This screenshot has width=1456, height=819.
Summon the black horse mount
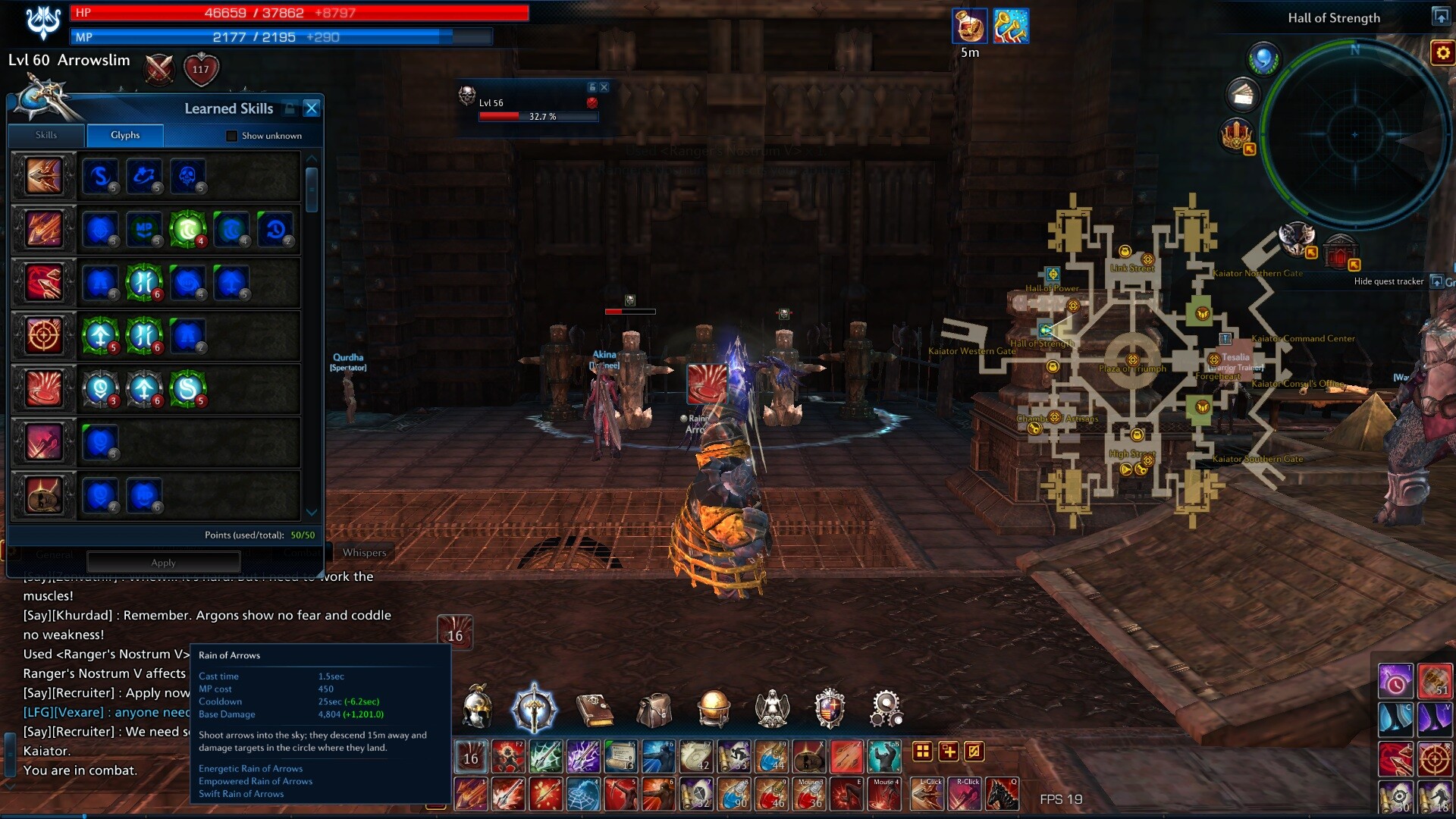coord(1002,794)
